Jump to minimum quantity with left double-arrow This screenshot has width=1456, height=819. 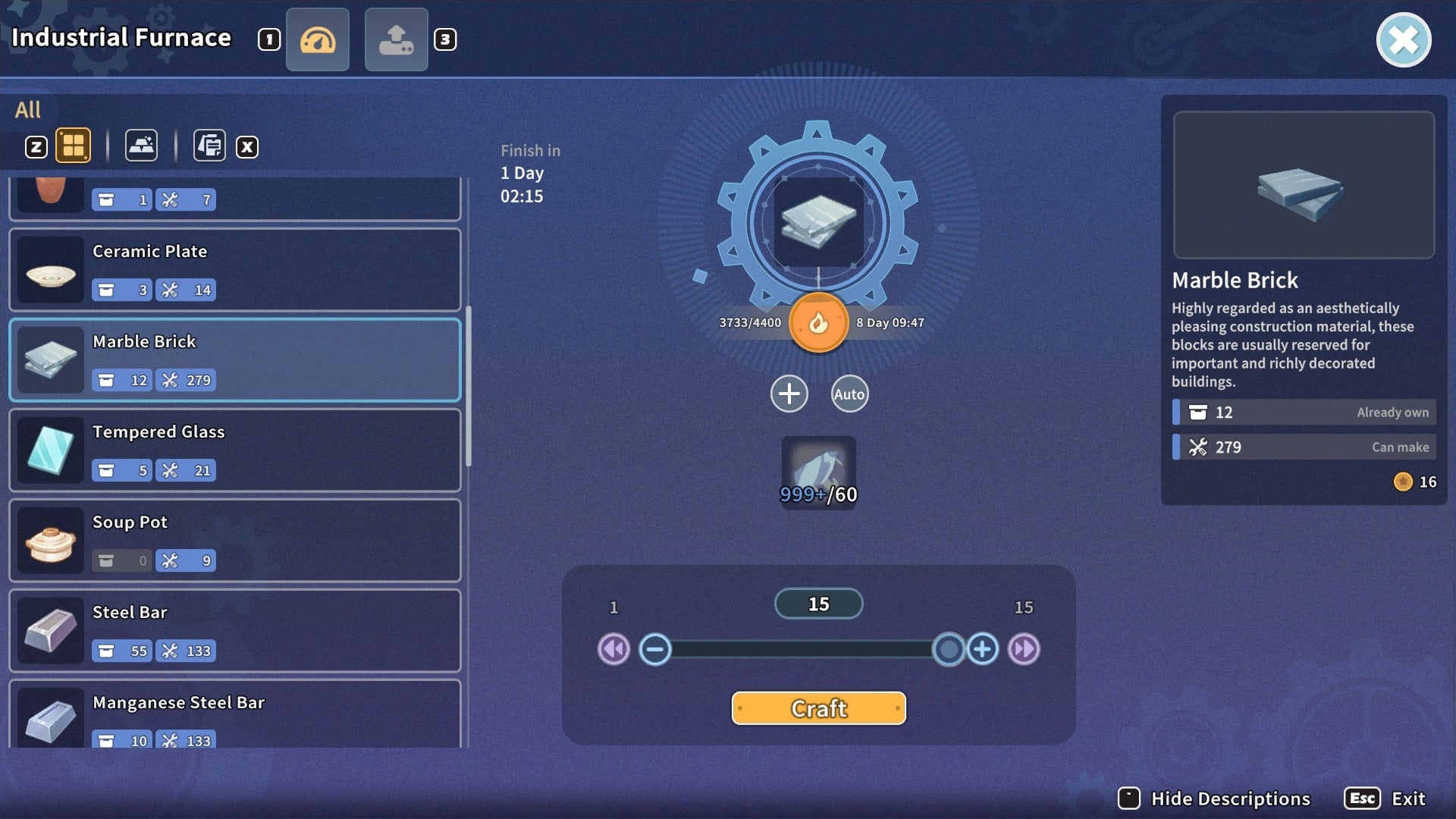click(613, 648)
